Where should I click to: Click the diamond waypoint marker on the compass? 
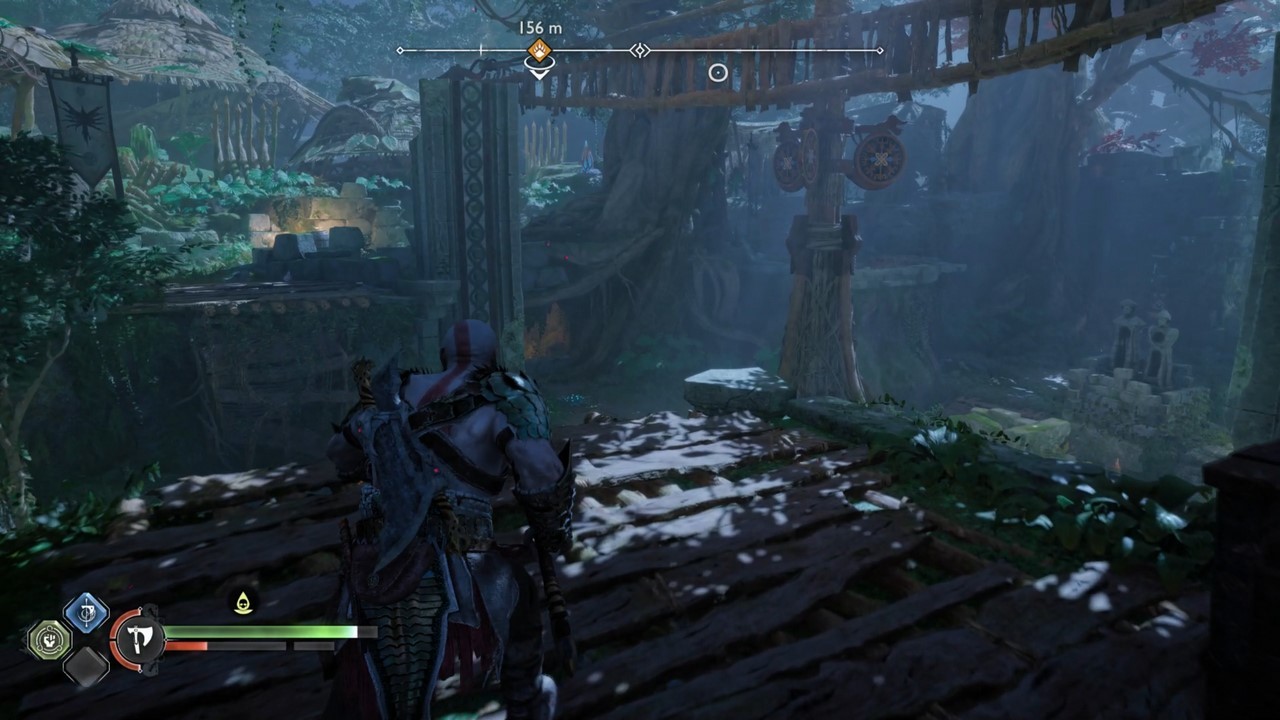pos(640,50)
